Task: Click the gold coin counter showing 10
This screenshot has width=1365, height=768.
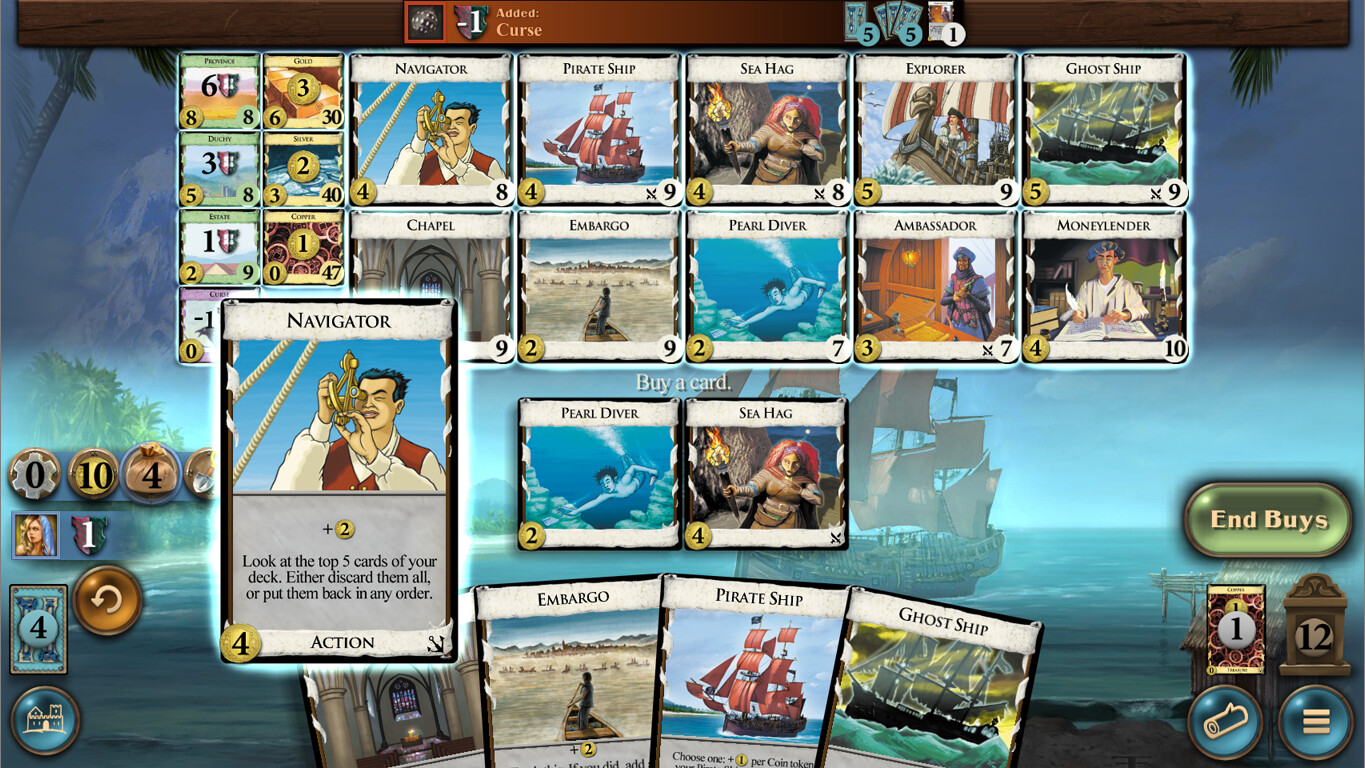Action: [94, 475]
